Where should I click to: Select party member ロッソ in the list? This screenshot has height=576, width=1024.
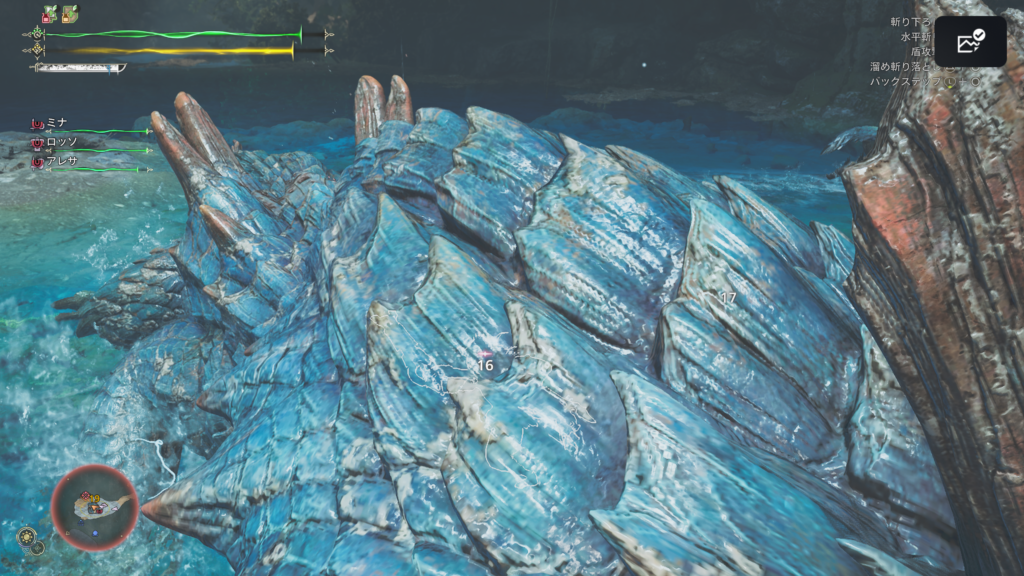60,142
